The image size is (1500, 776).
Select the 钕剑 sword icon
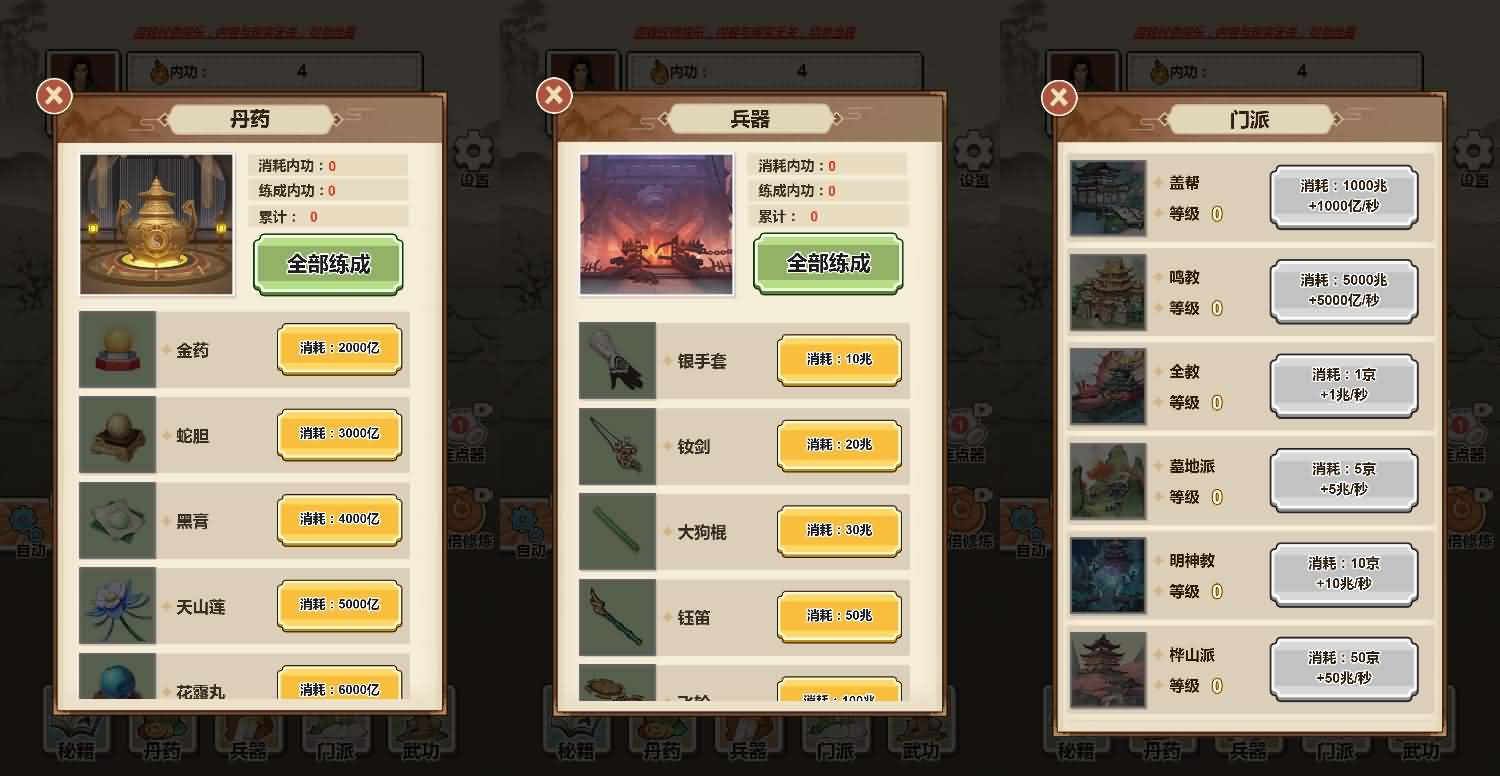tap(616, 446)
